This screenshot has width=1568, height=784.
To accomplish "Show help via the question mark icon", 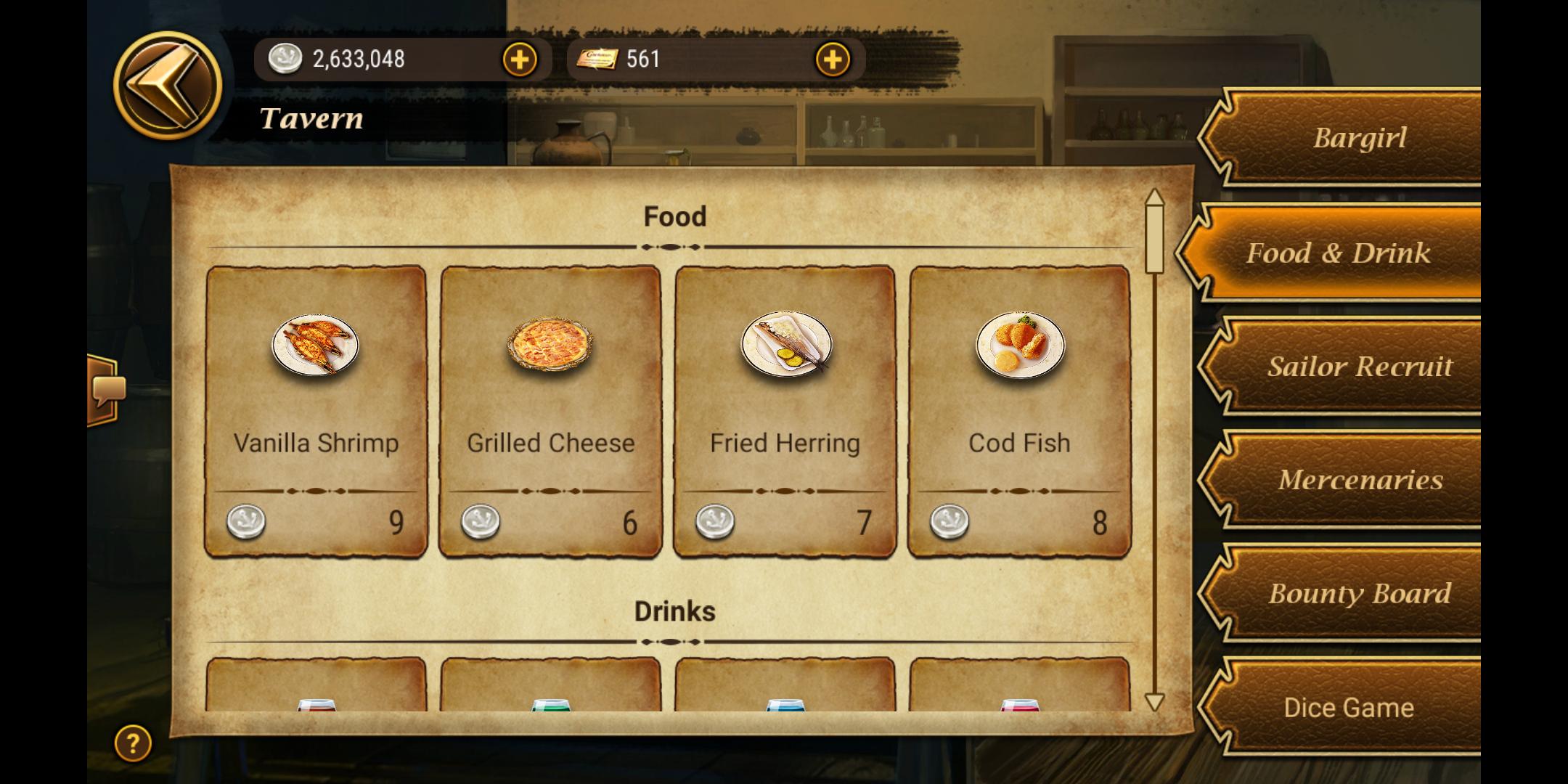I will (133, 743).
